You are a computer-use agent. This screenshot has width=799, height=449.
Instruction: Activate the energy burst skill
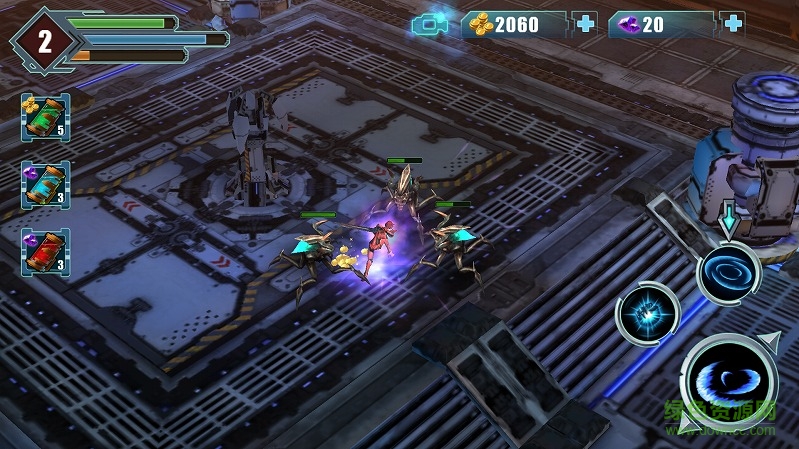click(x=647, y=313)
